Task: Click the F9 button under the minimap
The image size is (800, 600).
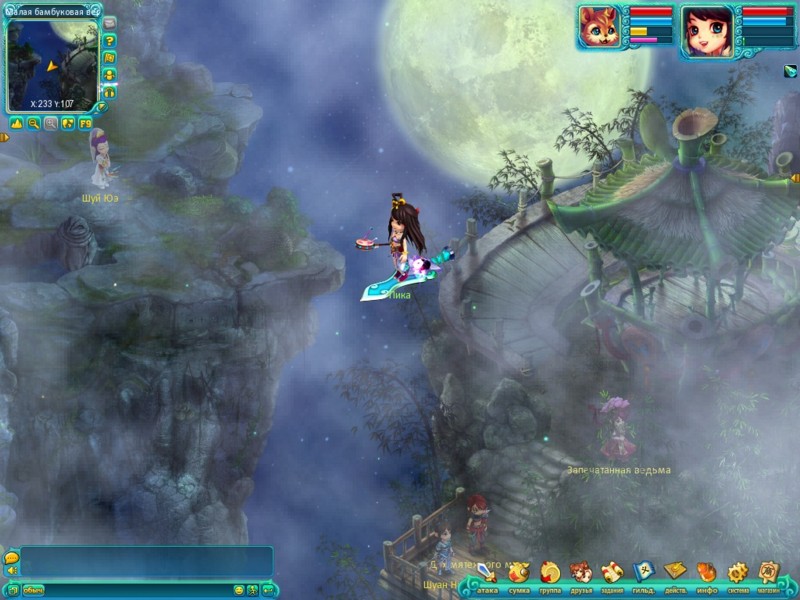Action: 85,123
